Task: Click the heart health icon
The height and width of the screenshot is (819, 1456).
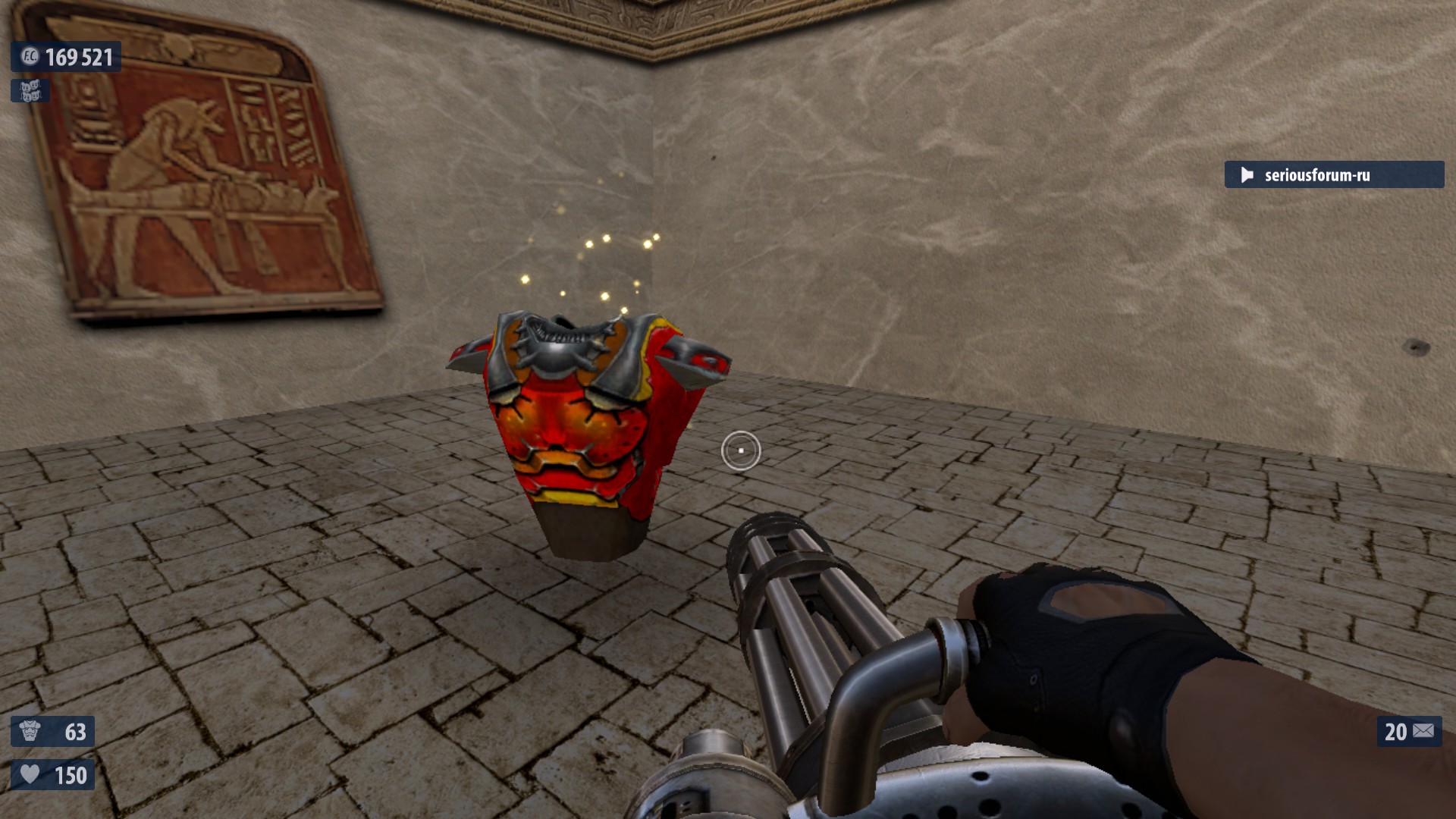Action: click(x=30, y=774)
